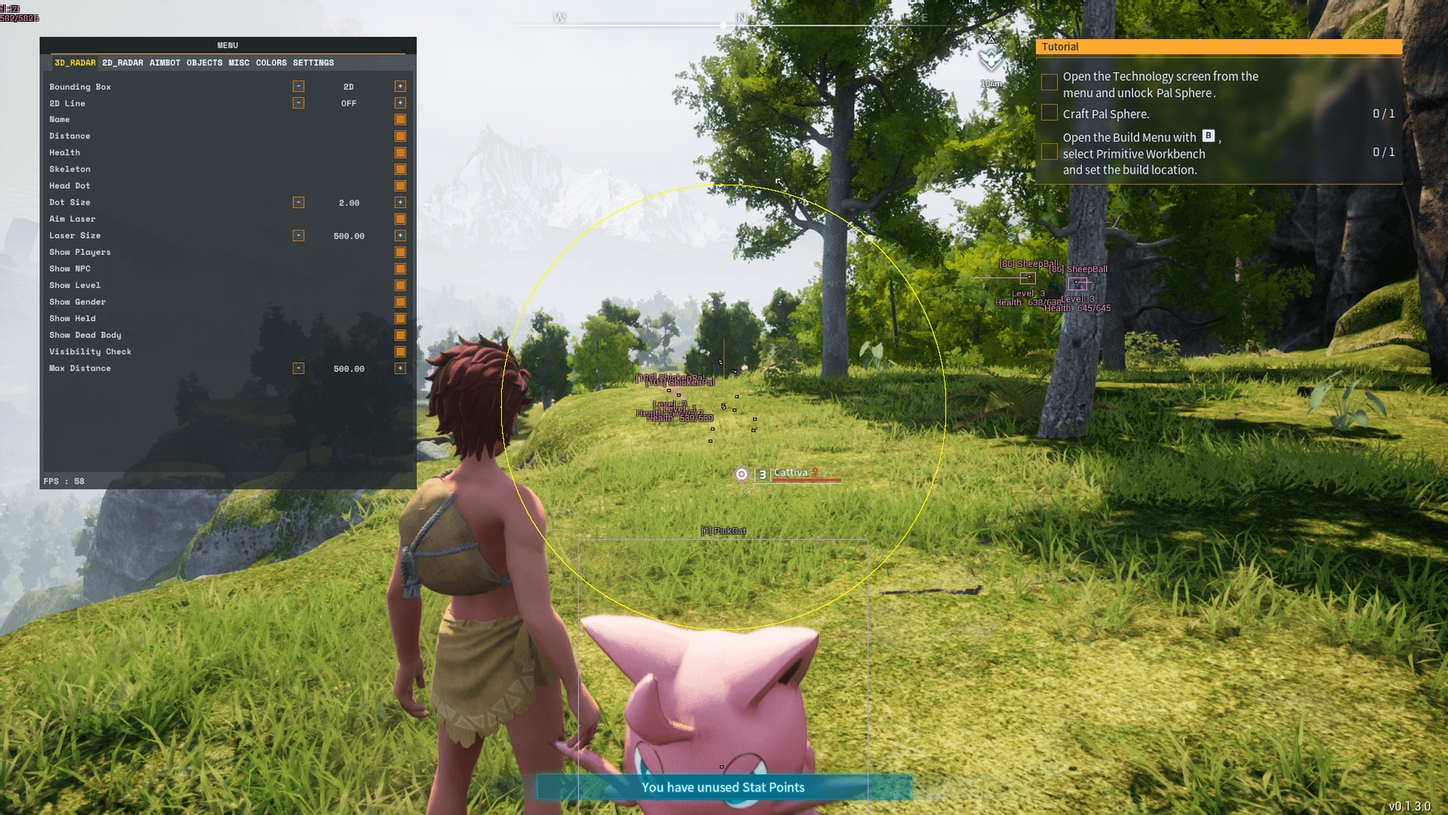This screenshot has width=1448, height=815.
Task: Toggle the Head Dot checkbox
Action: tap(400, 185)
